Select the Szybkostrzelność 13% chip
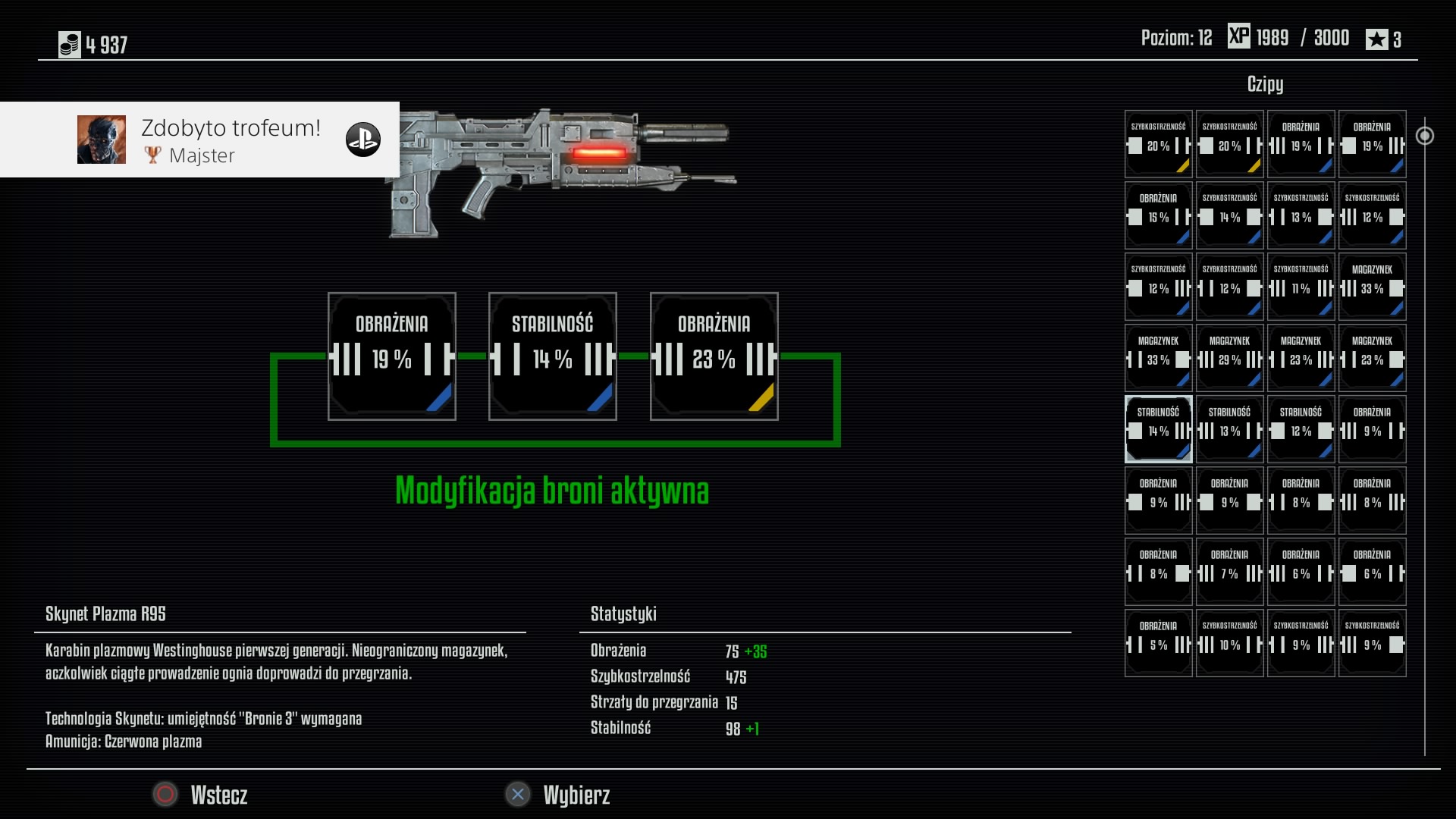This screenshot has width=1456, height=819. click(x=1301, y=215)
